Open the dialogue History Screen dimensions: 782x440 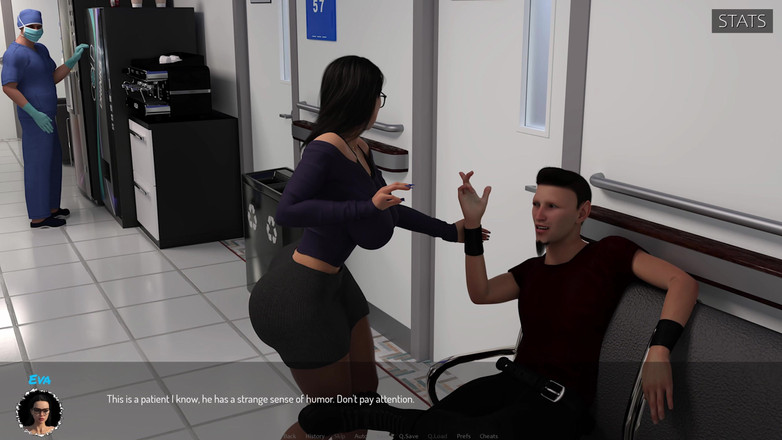pos(315,436)
